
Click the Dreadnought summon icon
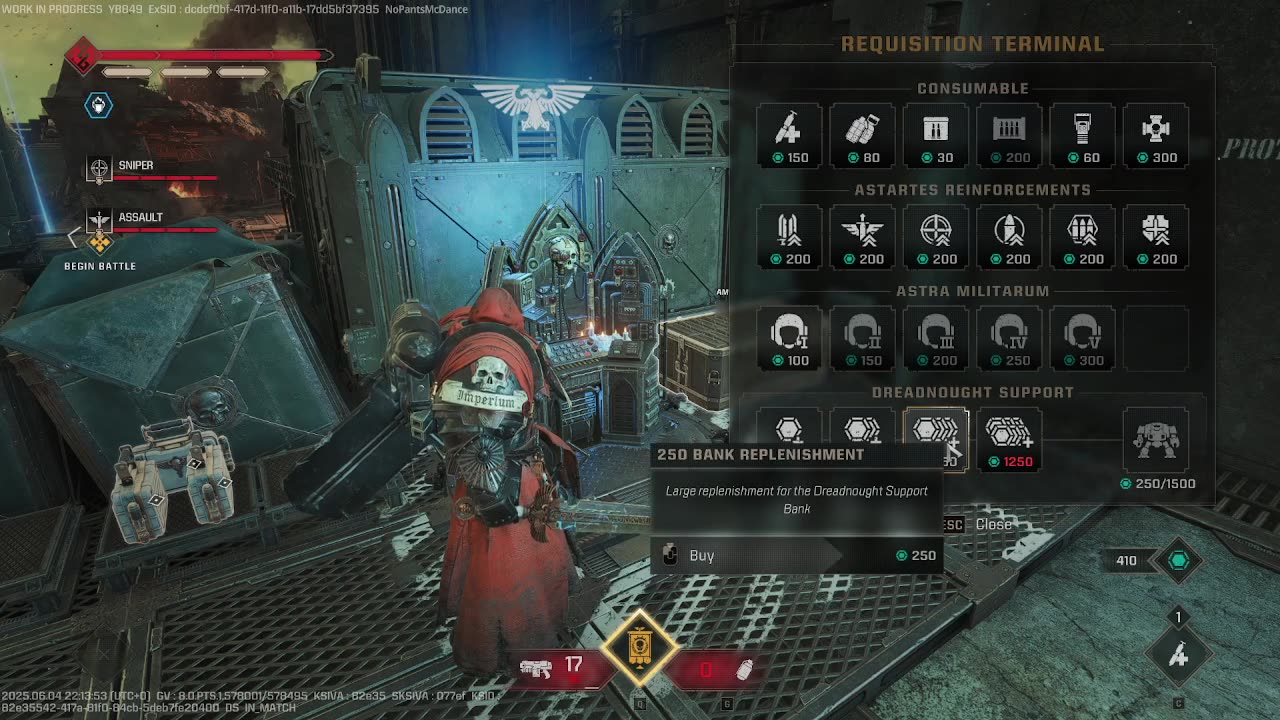[x=1155, y=440]
